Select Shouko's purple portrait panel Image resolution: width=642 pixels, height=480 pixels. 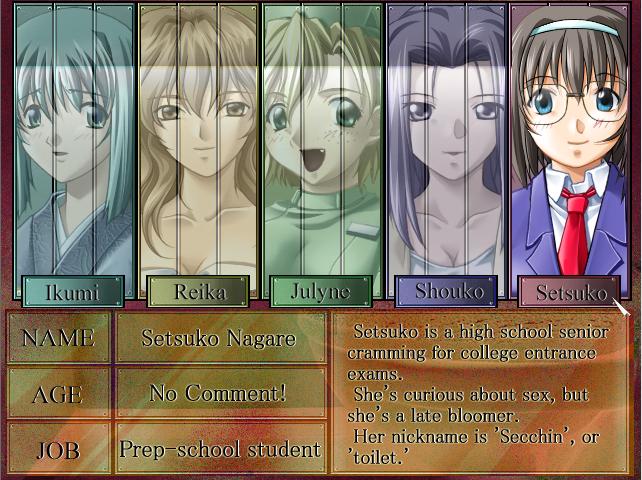(446, 140)
